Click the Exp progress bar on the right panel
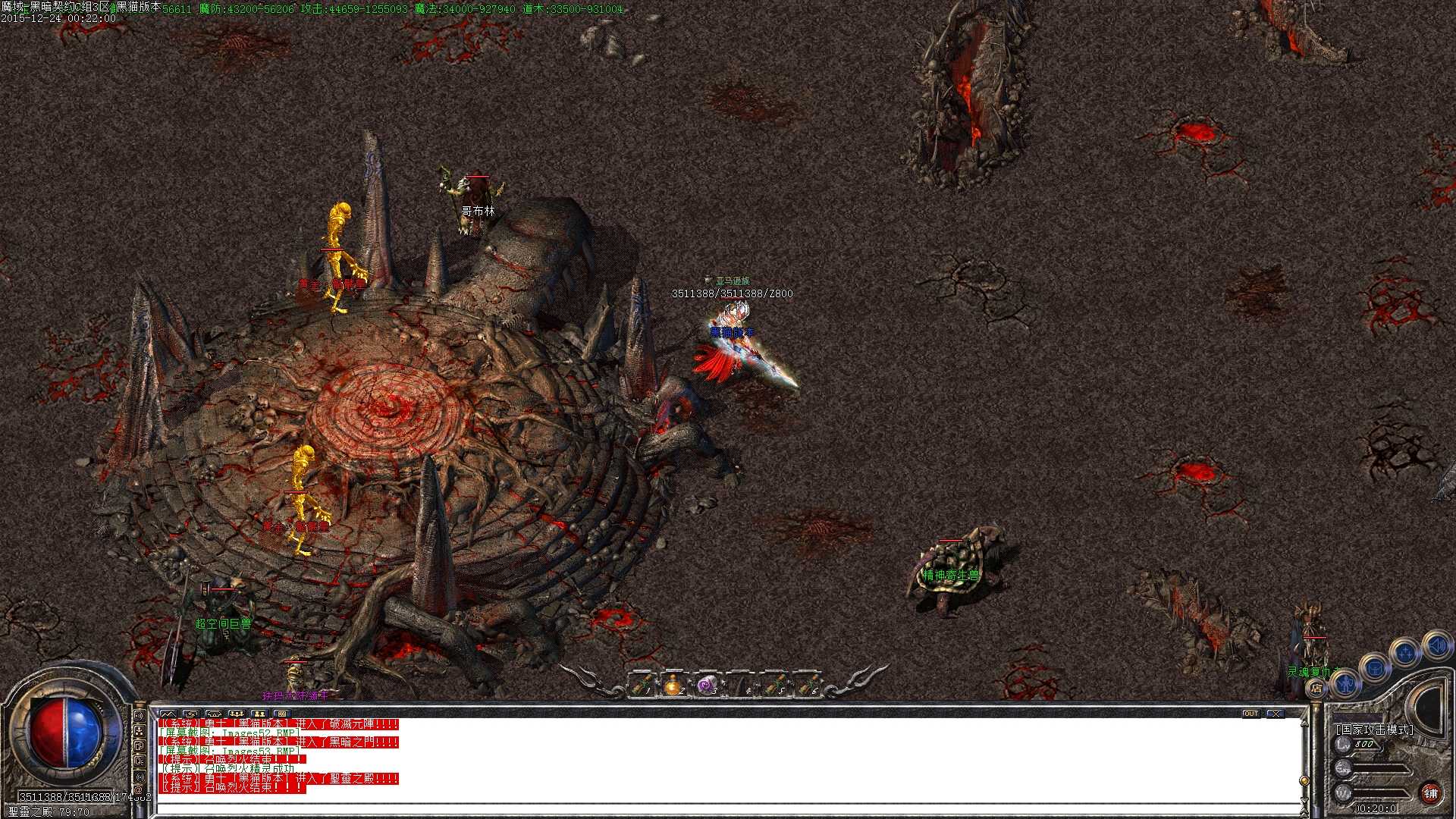This screenshot has width=1456, height=819. click(1381, 767)
